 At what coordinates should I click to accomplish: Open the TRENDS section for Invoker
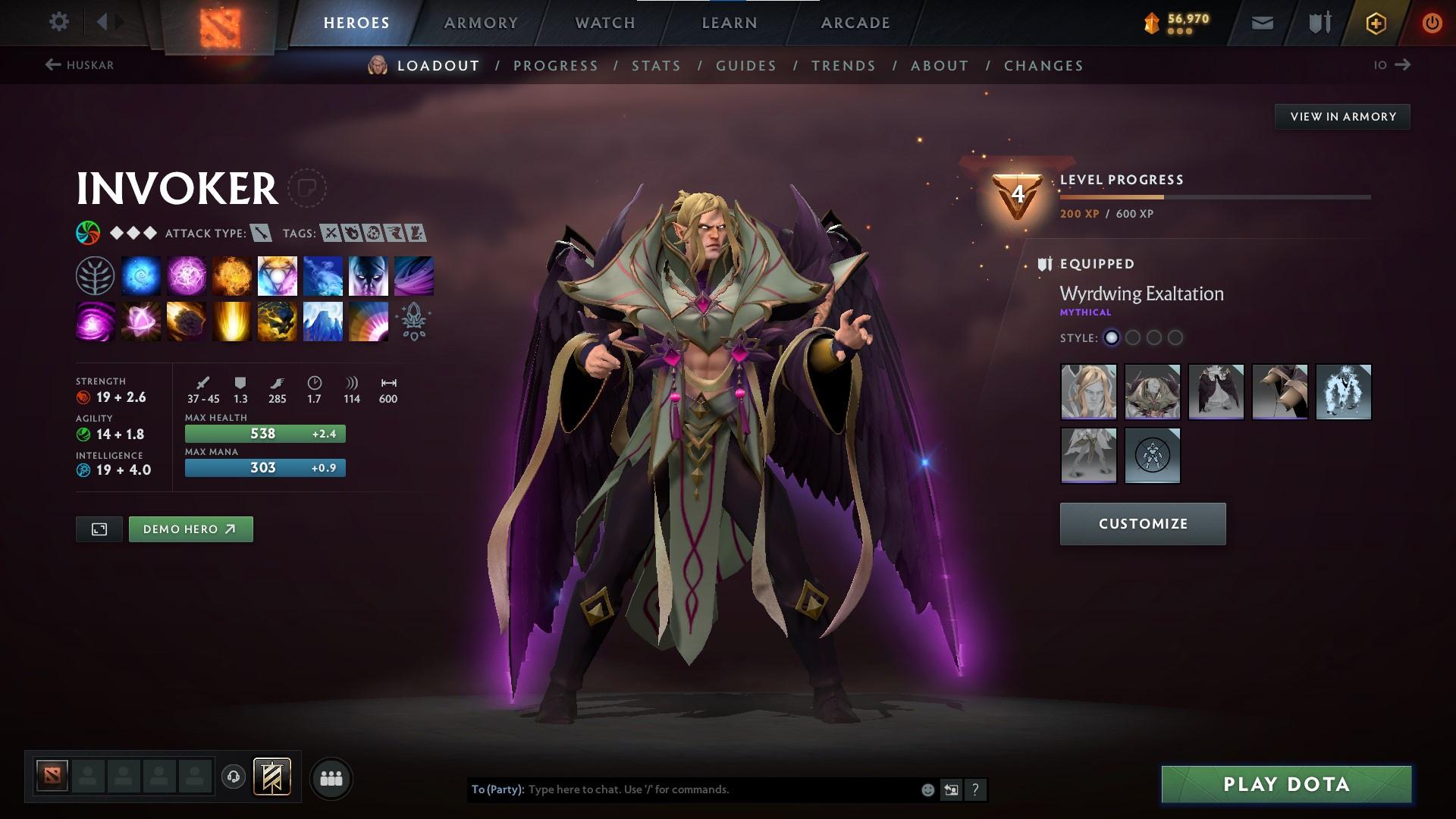point(843,66)
